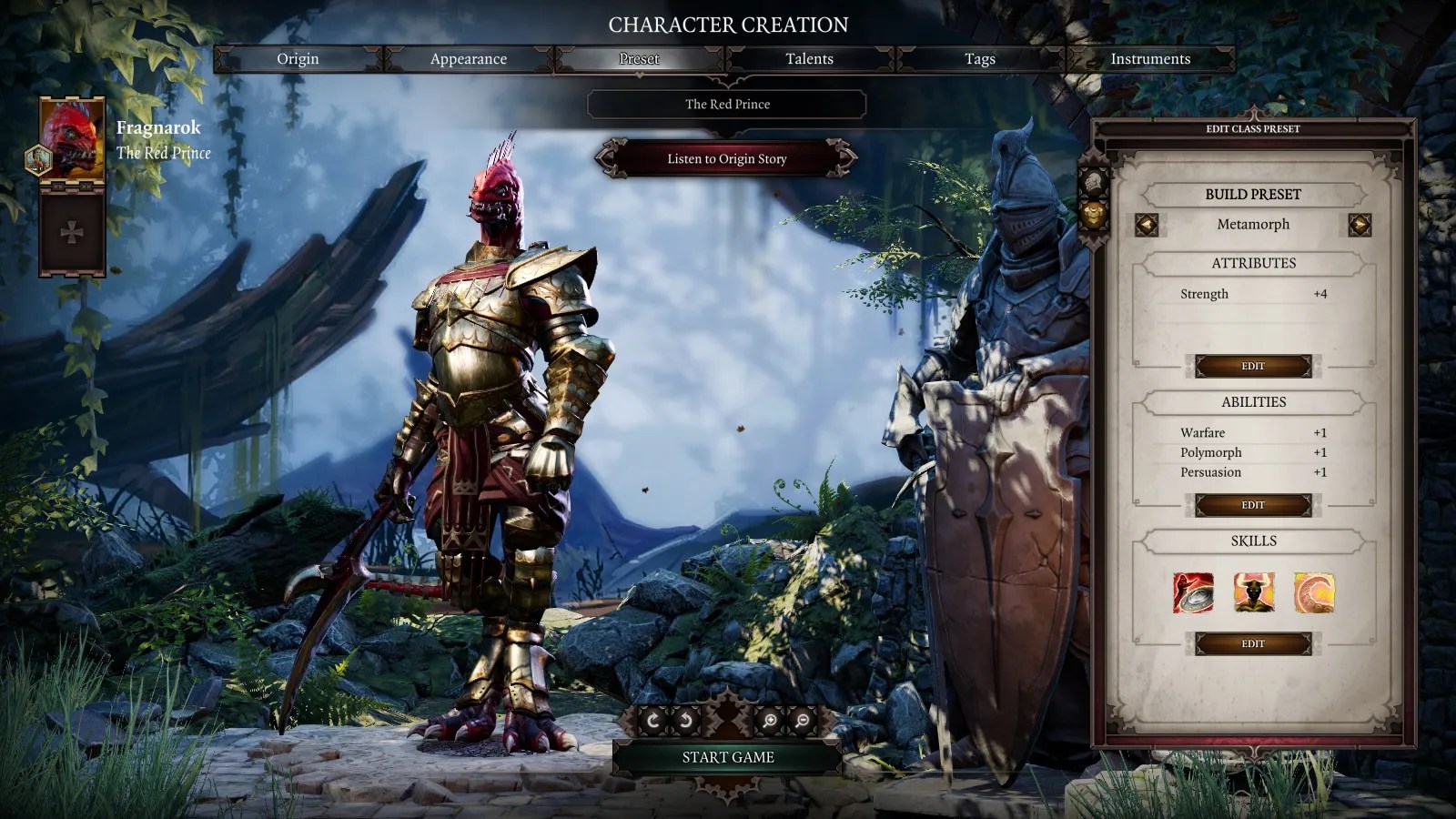Open the Appearance tab
The image size is (1456, 819).
(x=468, y=59)
